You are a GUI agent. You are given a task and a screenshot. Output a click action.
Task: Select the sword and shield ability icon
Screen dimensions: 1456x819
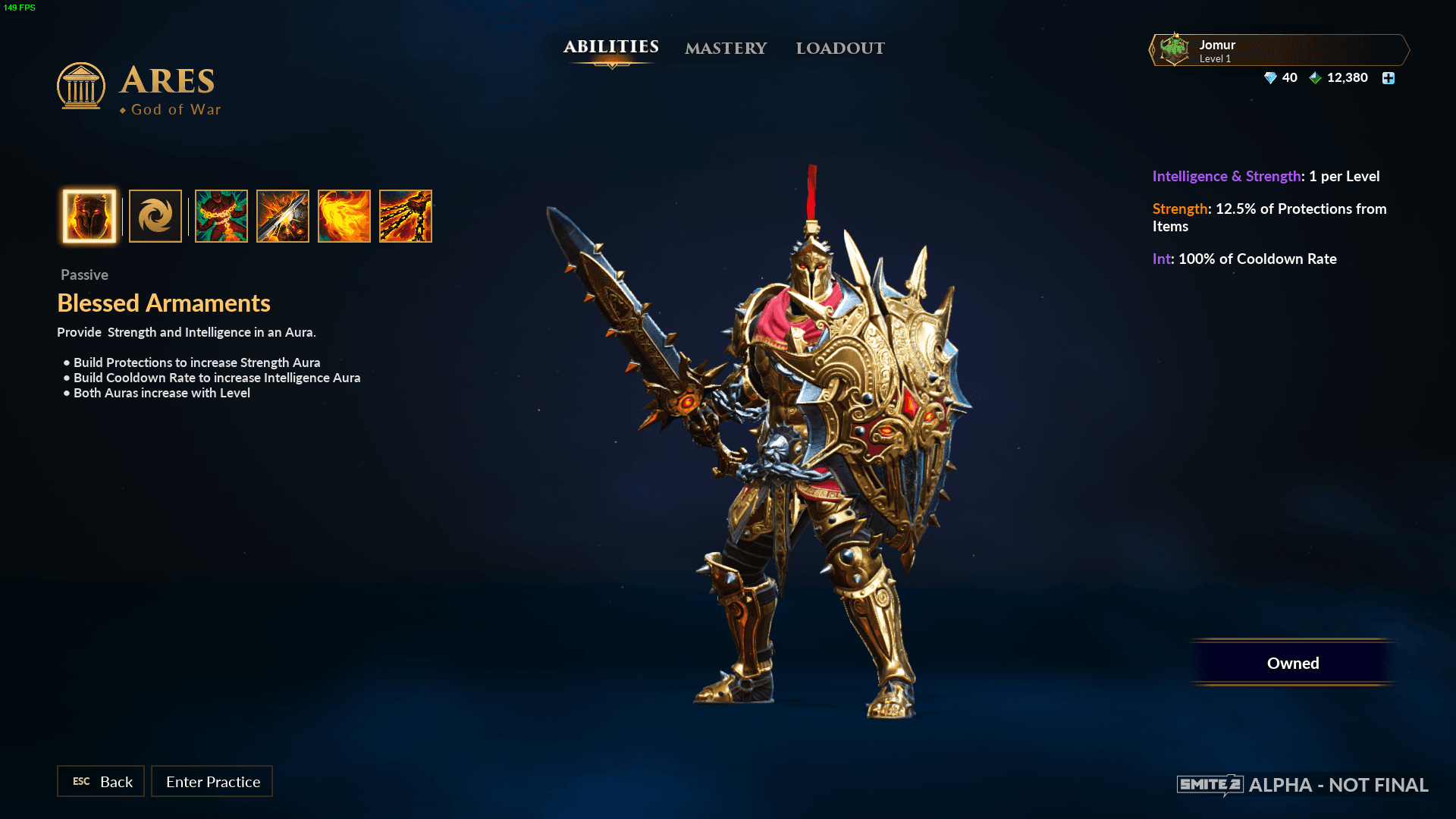coord(283,216)
